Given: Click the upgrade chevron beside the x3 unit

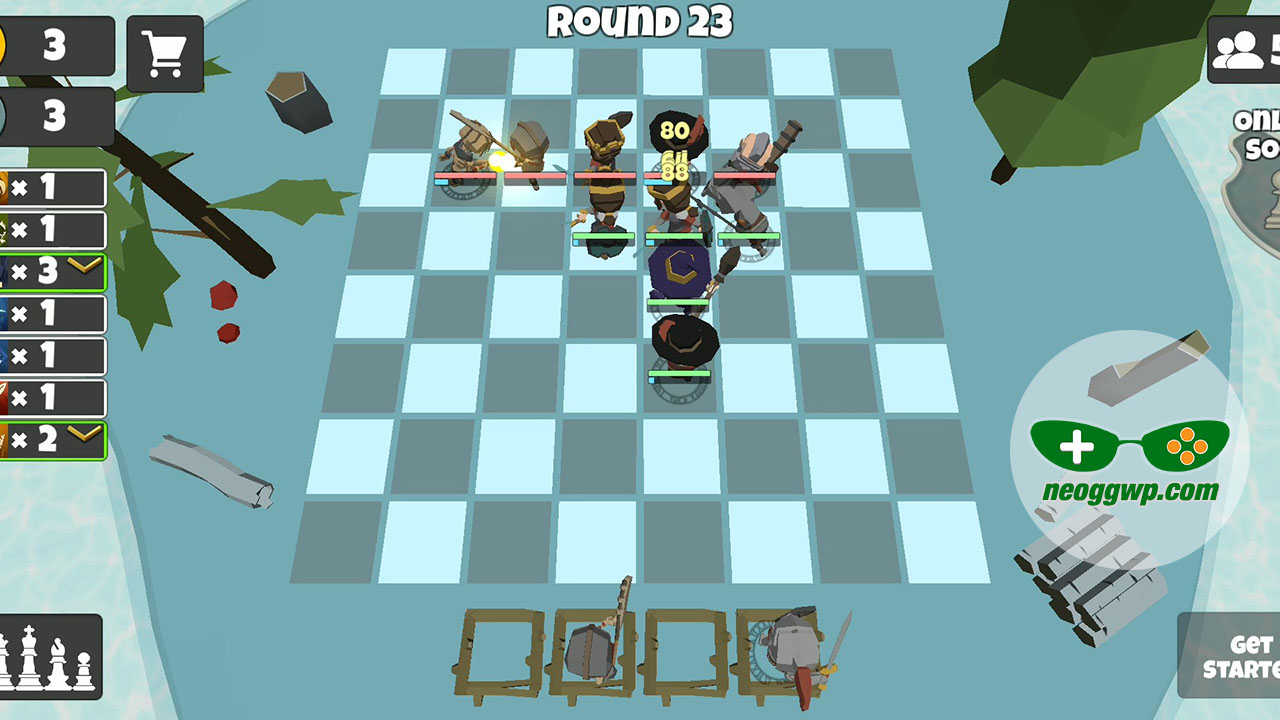Looking at the screenshot, I should pos(86,264).
